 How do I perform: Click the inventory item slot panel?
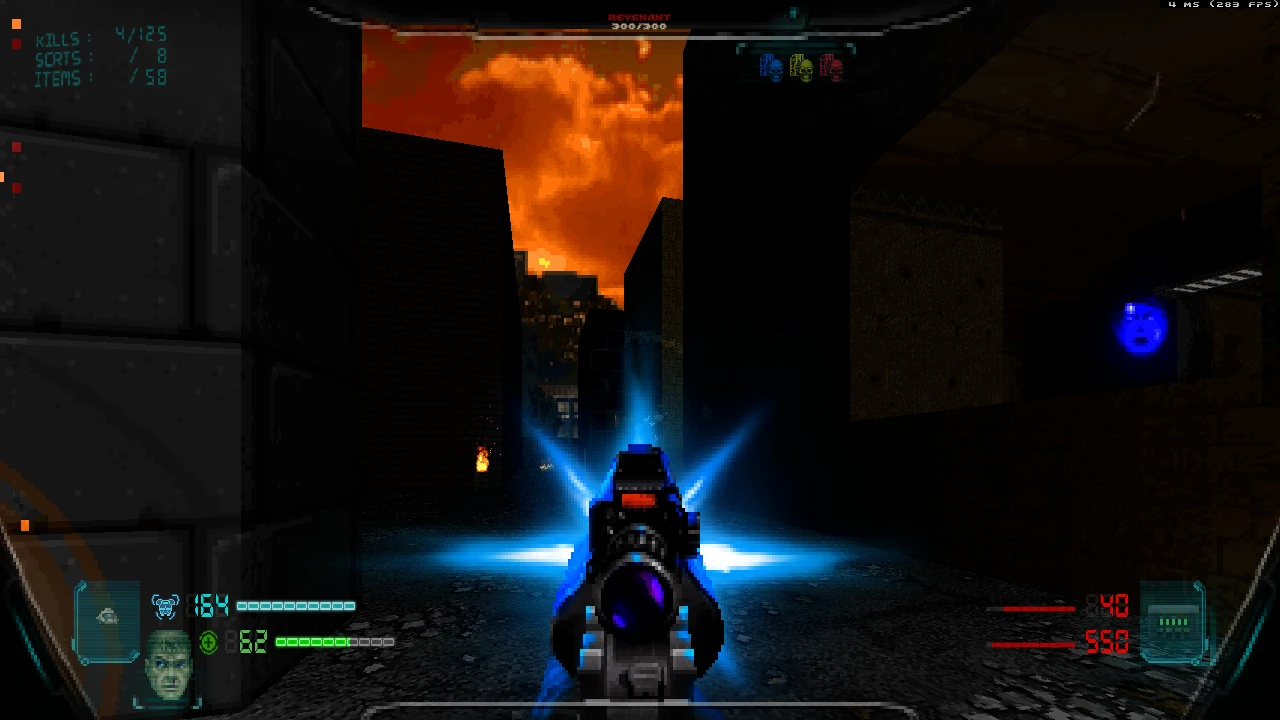(107, 620)
